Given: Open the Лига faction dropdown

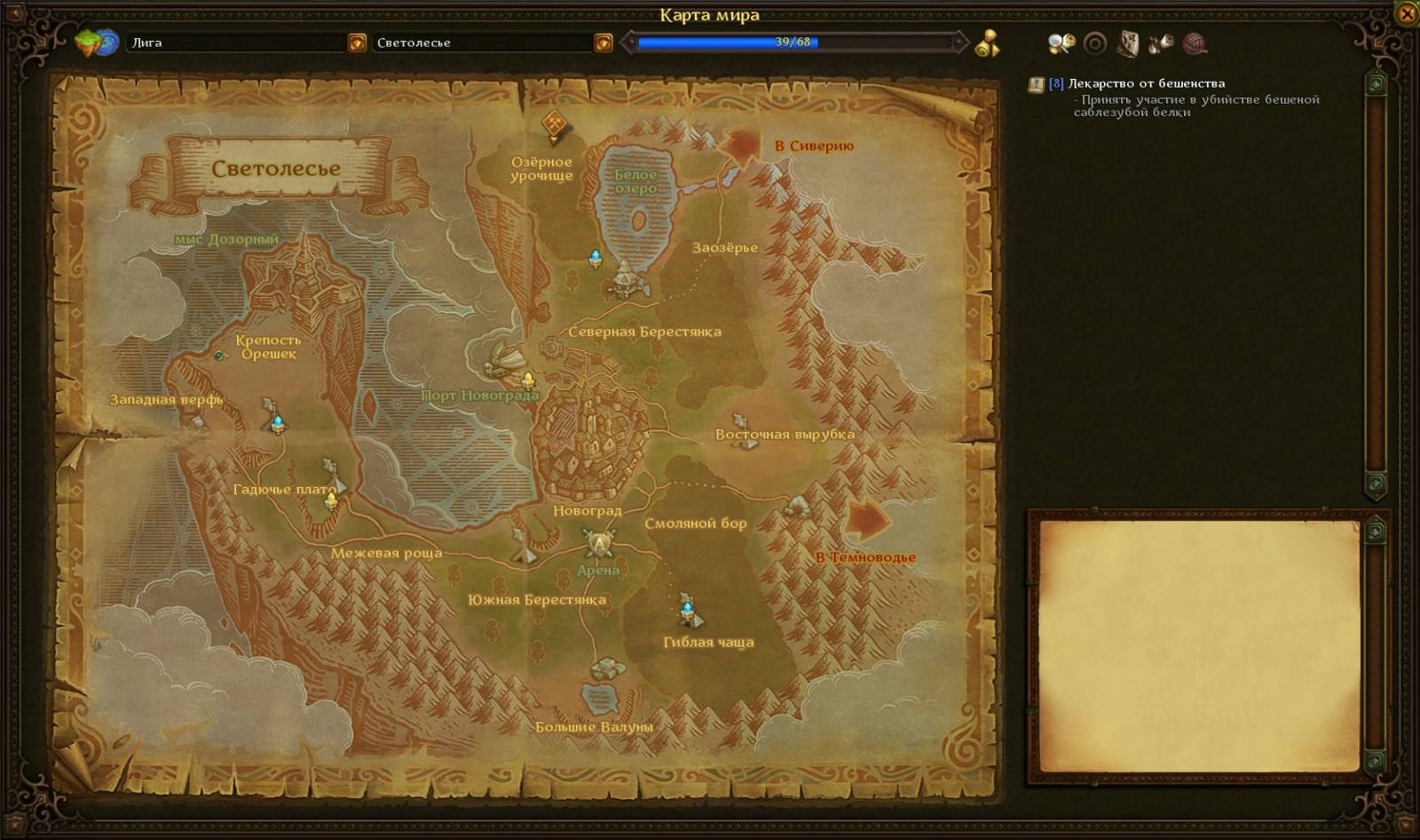Looking at the screenshot, I should pyautogui.click(x=357, y=43).
